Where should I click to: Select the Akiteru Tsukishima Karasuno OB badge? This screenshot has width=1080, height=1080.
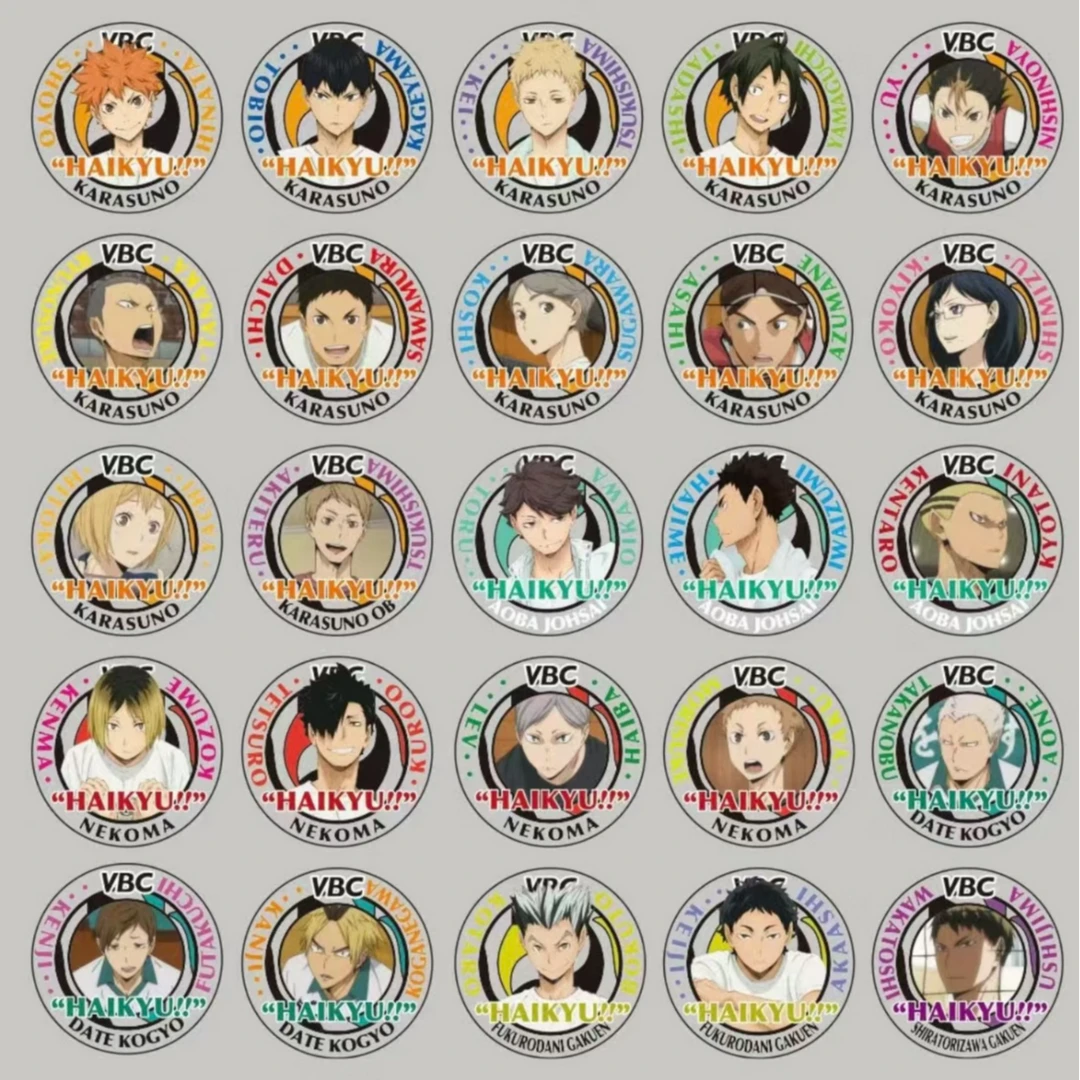(x=336, y=539)
